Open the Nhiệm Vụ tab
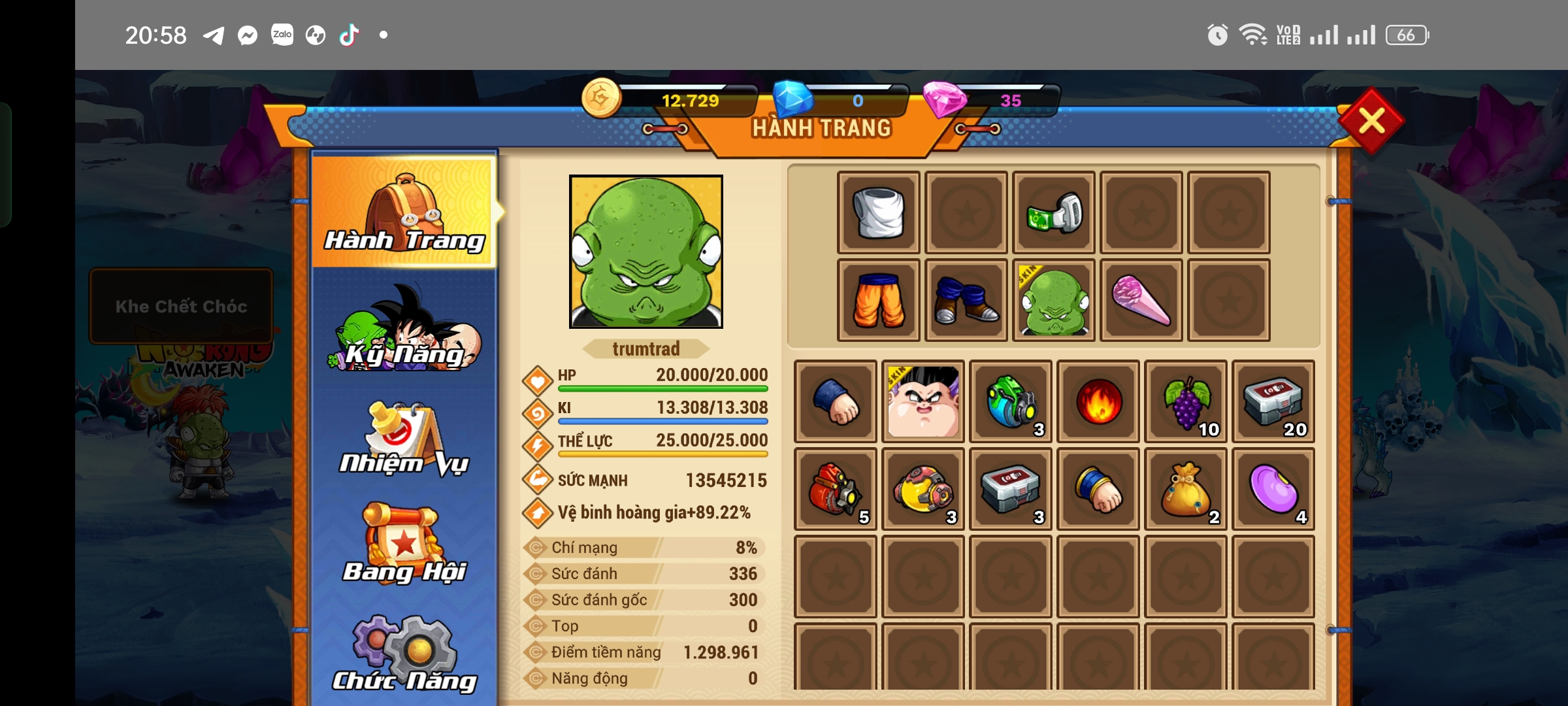The image size is (1568, 706). click(x=404, y=439)
